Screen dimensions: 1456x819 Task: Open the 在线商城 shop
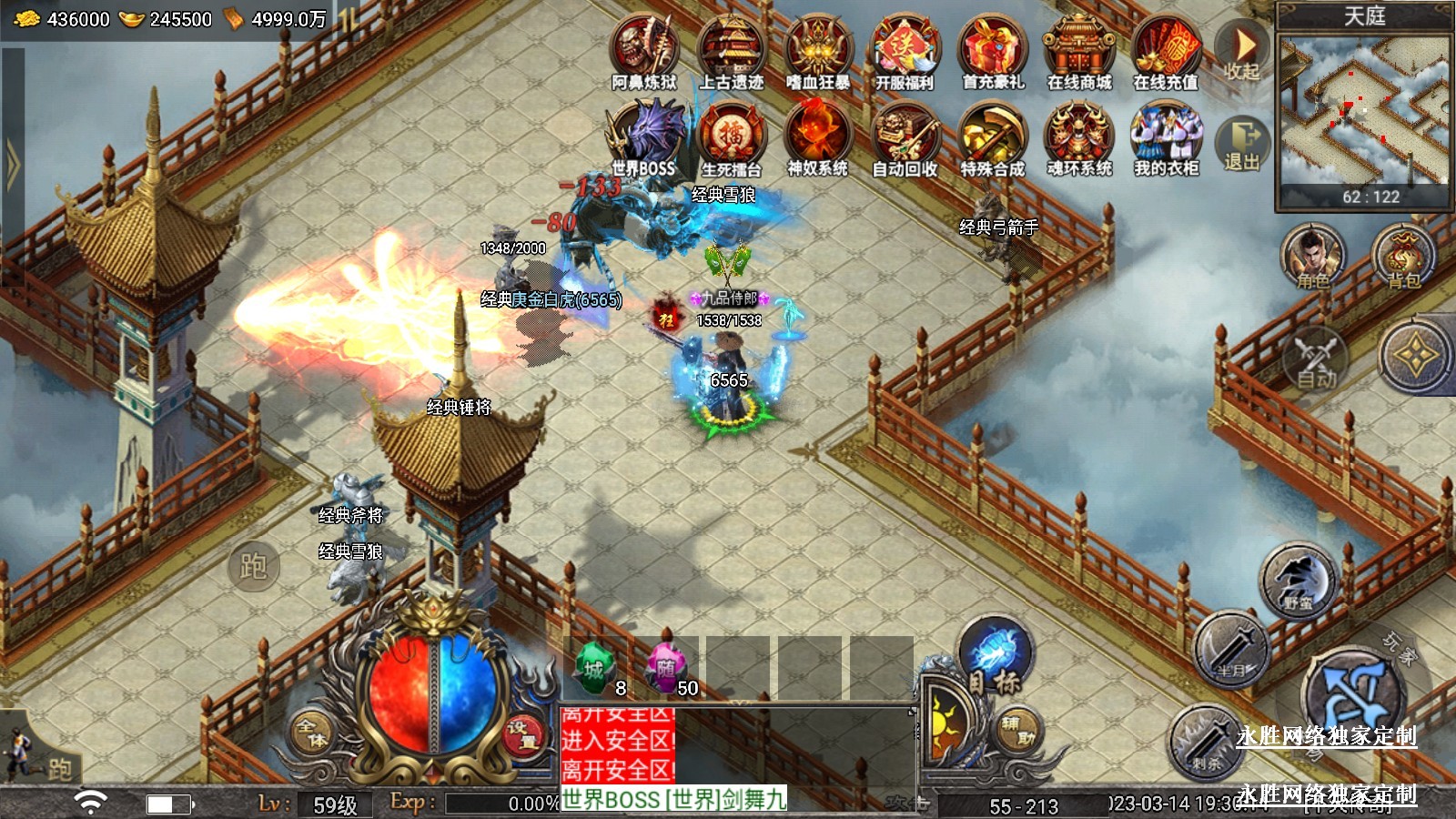coord(1079,51)
